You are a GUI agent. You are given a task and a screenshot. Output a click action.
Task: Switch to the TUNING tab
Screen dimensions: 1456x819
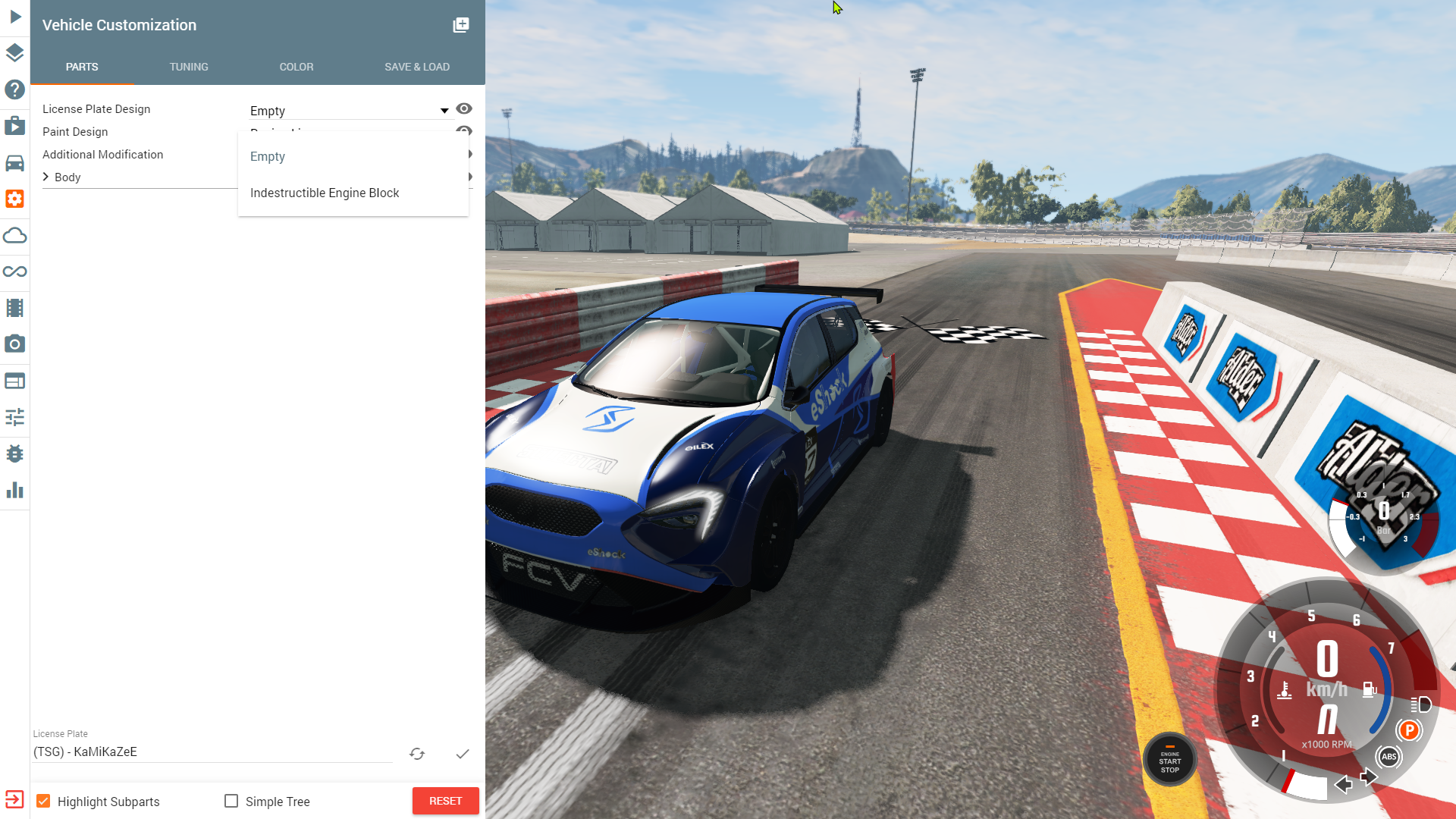[x=189, y=67]
